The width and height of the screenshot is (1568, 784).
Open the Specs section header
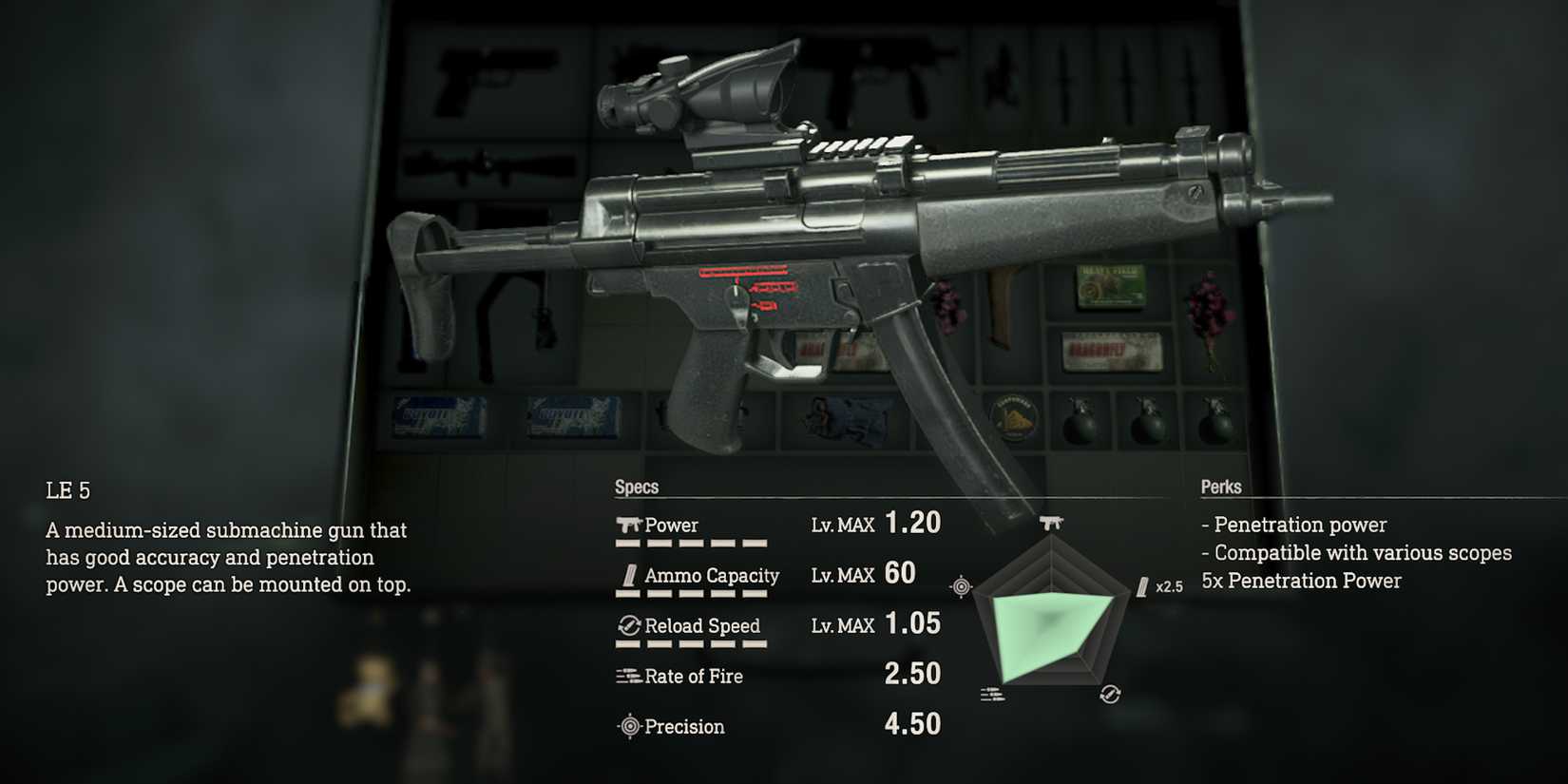click(x=638, y=487)
